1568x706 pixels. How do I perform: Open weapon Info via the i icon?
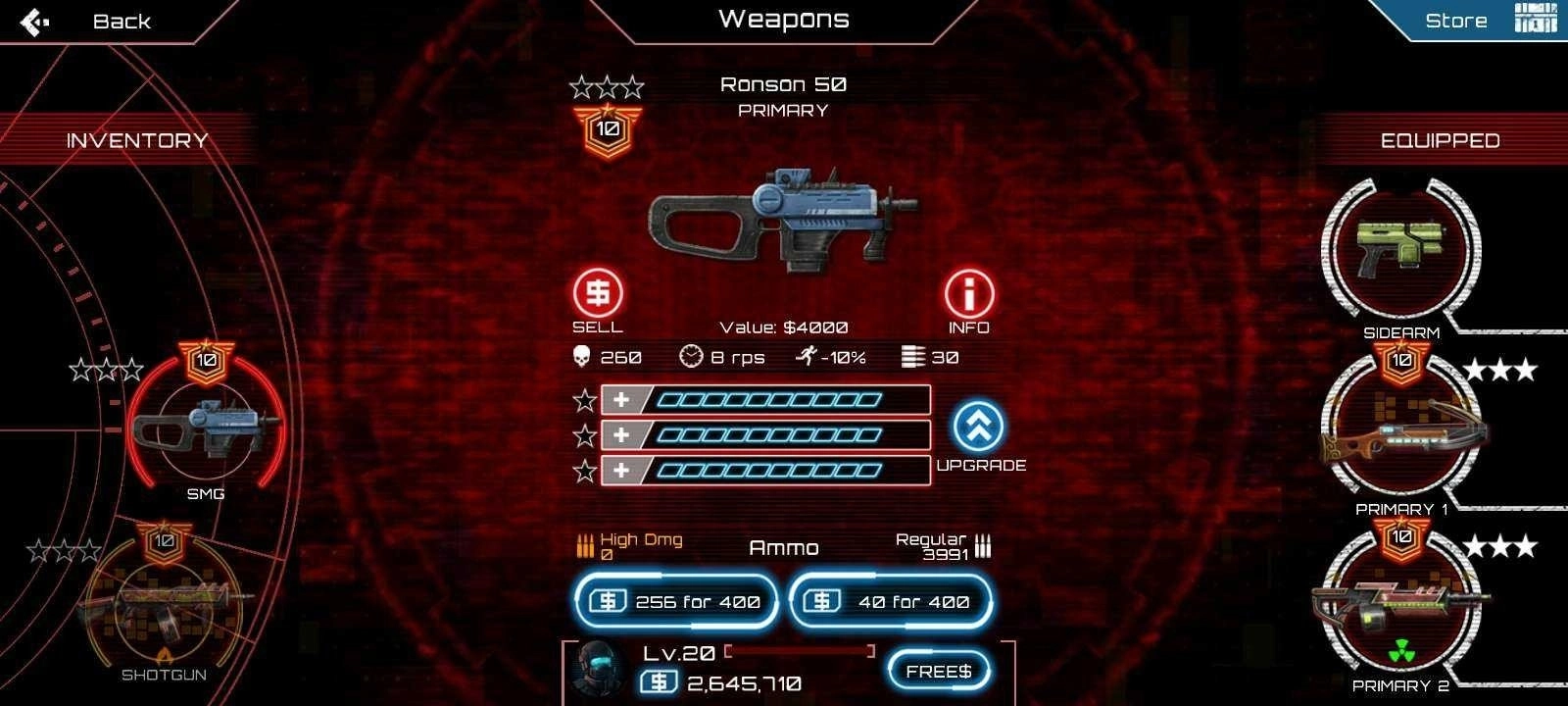[968, 292]
